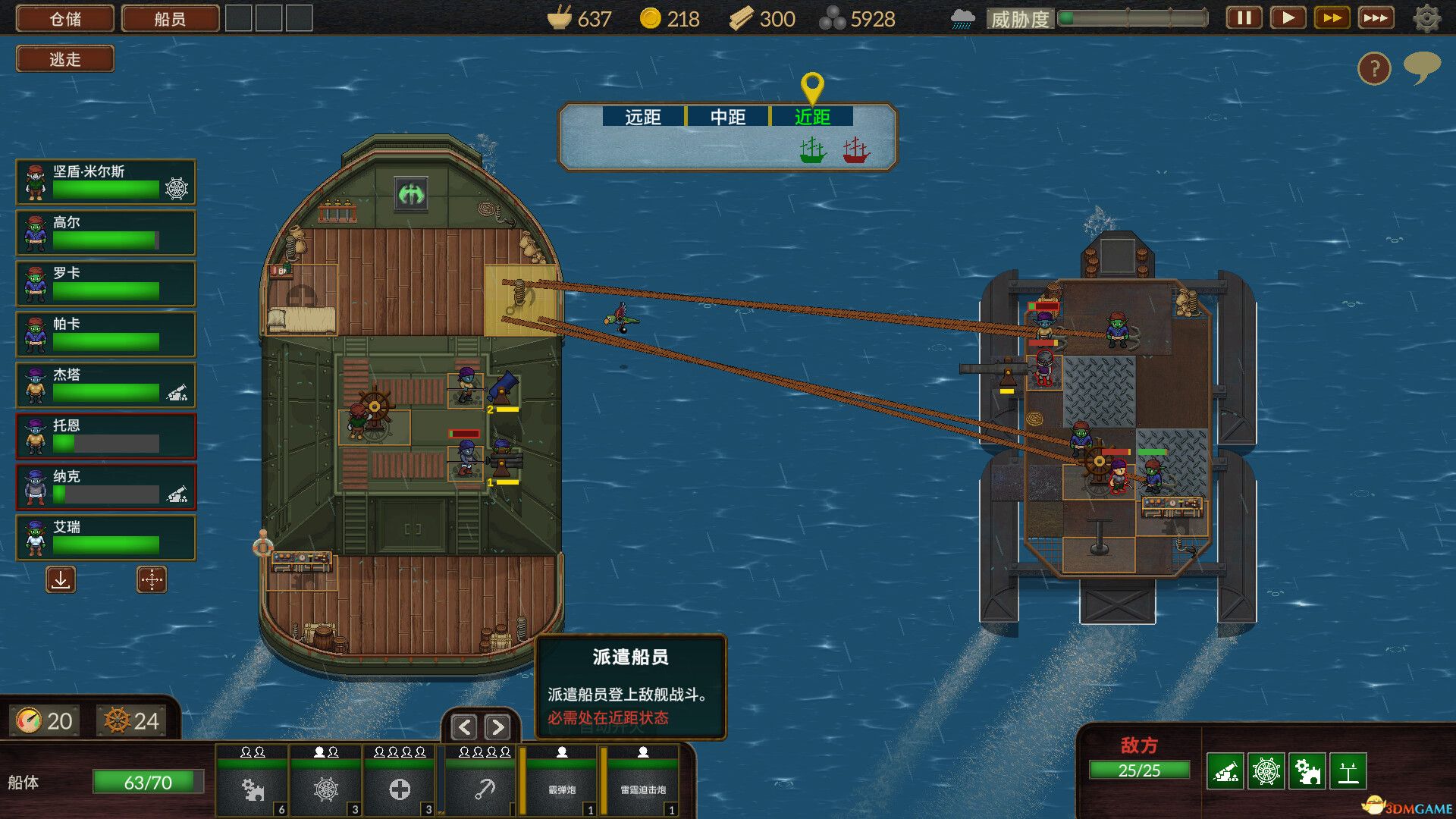The height and width of the screenshot is (819, 1456).
Task: Open the 船员 crew menu
Action: tap(168, 18)
